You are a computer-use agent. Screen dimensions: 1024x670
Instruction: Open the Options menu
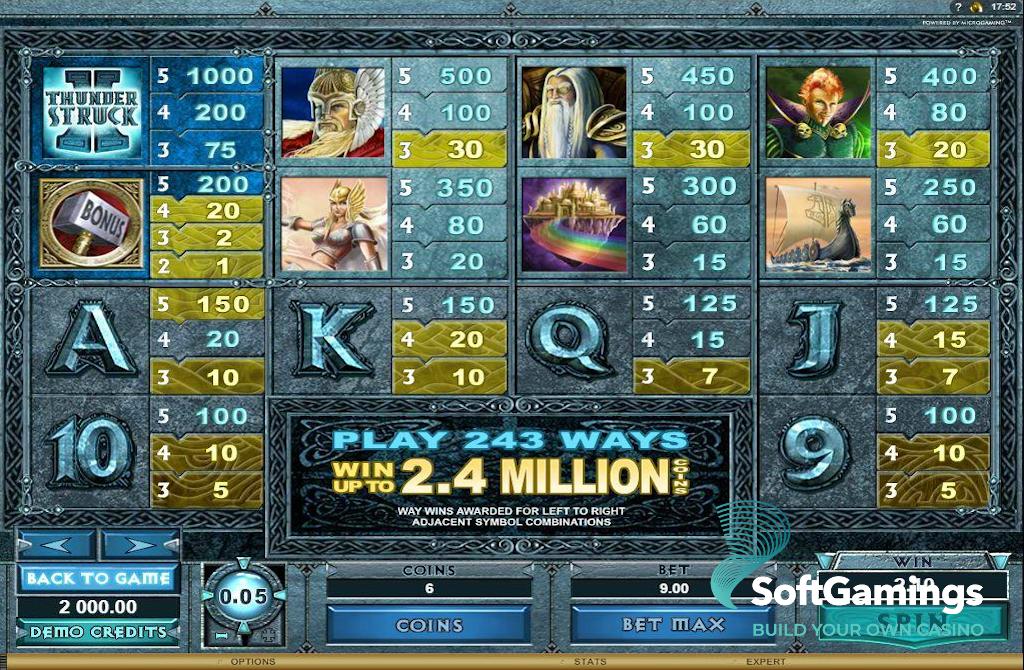click(252, 662)
